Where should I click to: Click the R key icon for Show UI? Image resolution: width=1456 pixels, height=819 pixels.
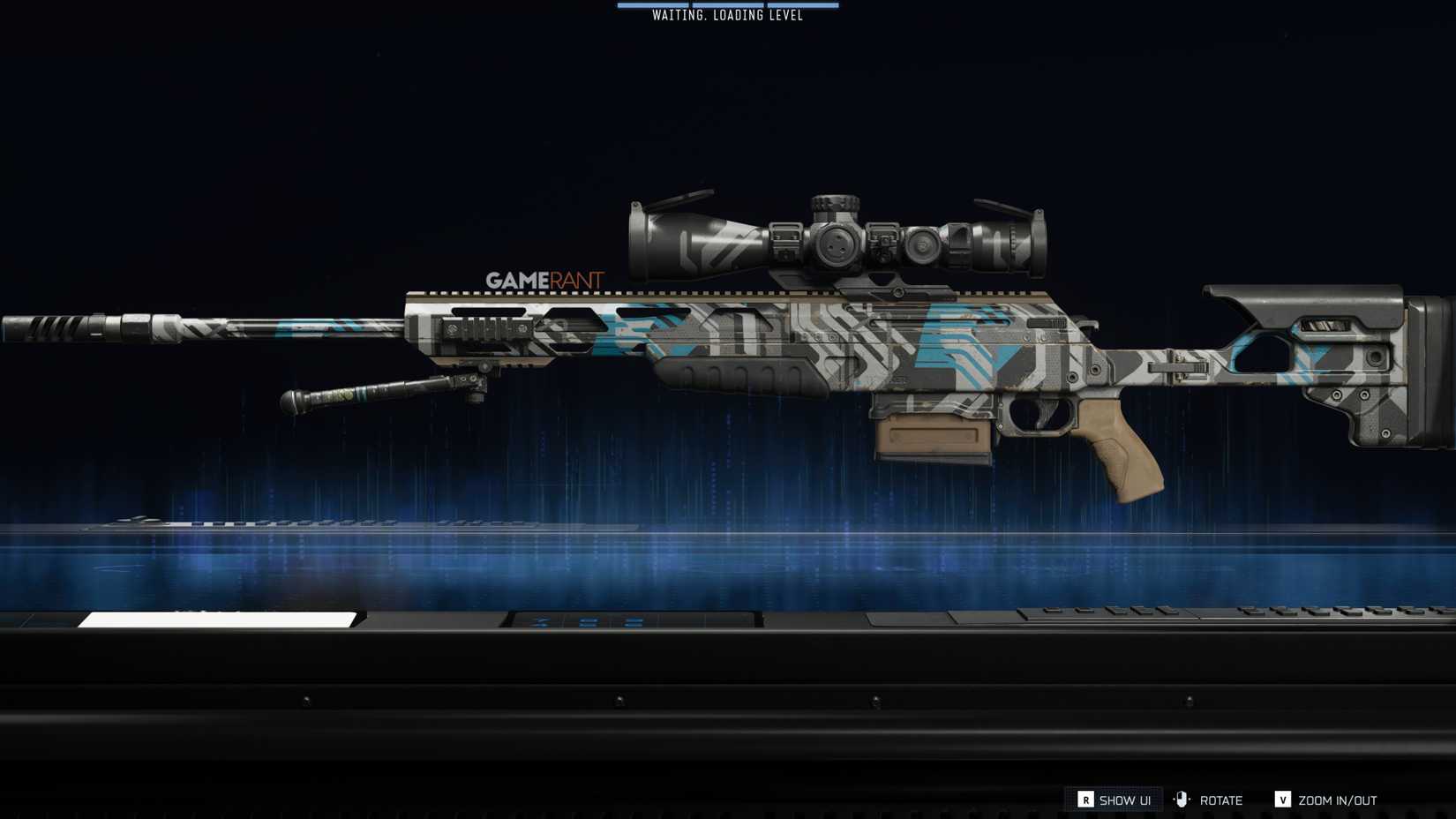(1085, 800)
